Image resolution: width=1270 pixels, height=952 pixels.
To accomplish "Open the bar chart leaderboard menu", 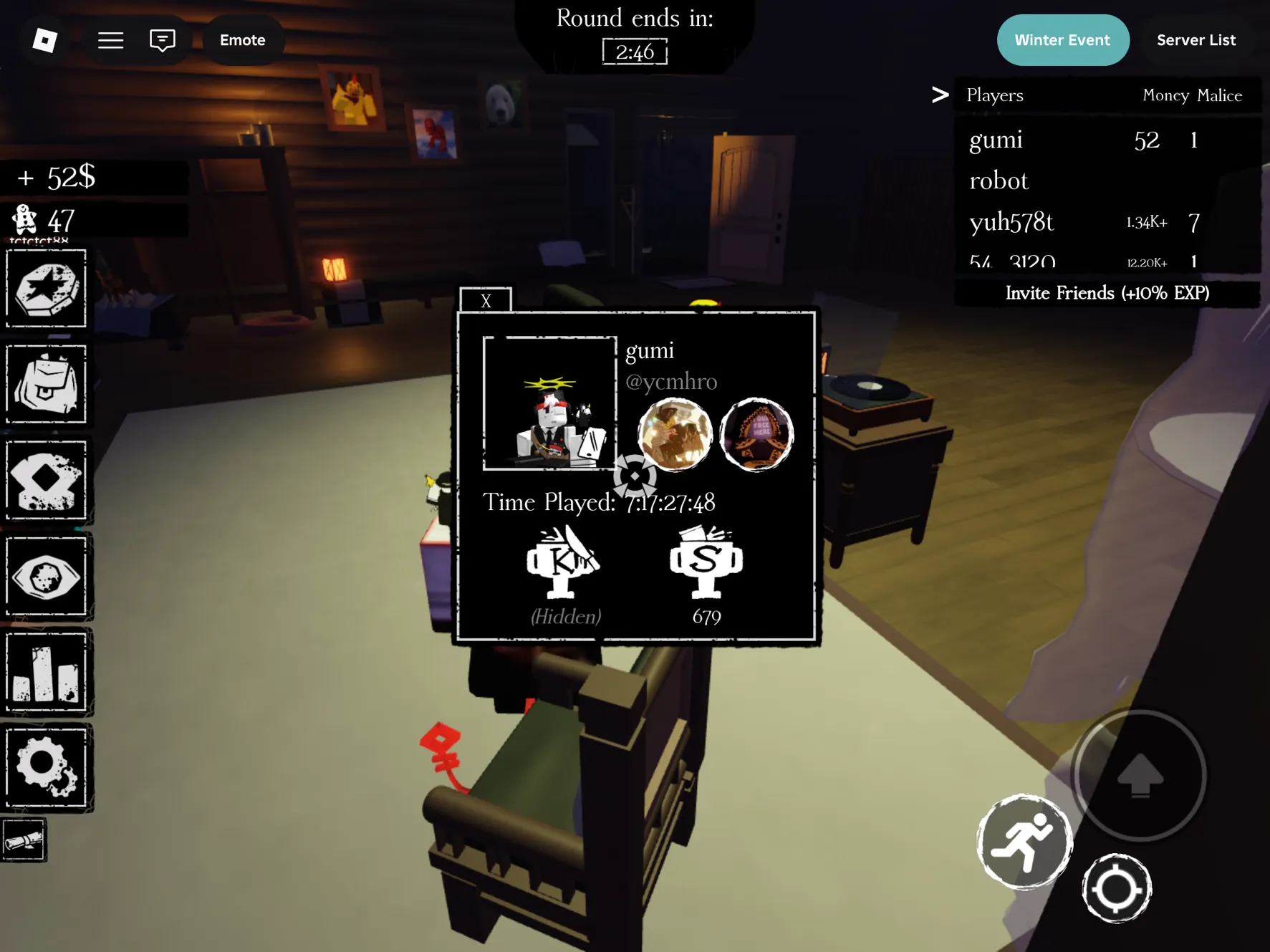I will (47, 672).
